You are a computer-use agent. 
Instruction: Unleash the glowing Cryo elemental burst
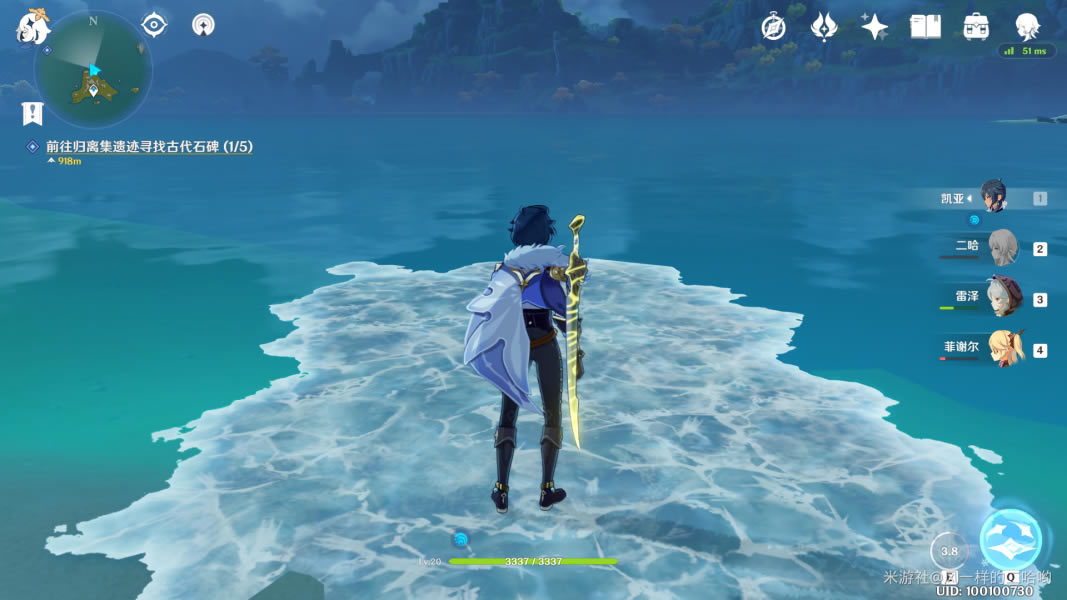(1011, 540)
